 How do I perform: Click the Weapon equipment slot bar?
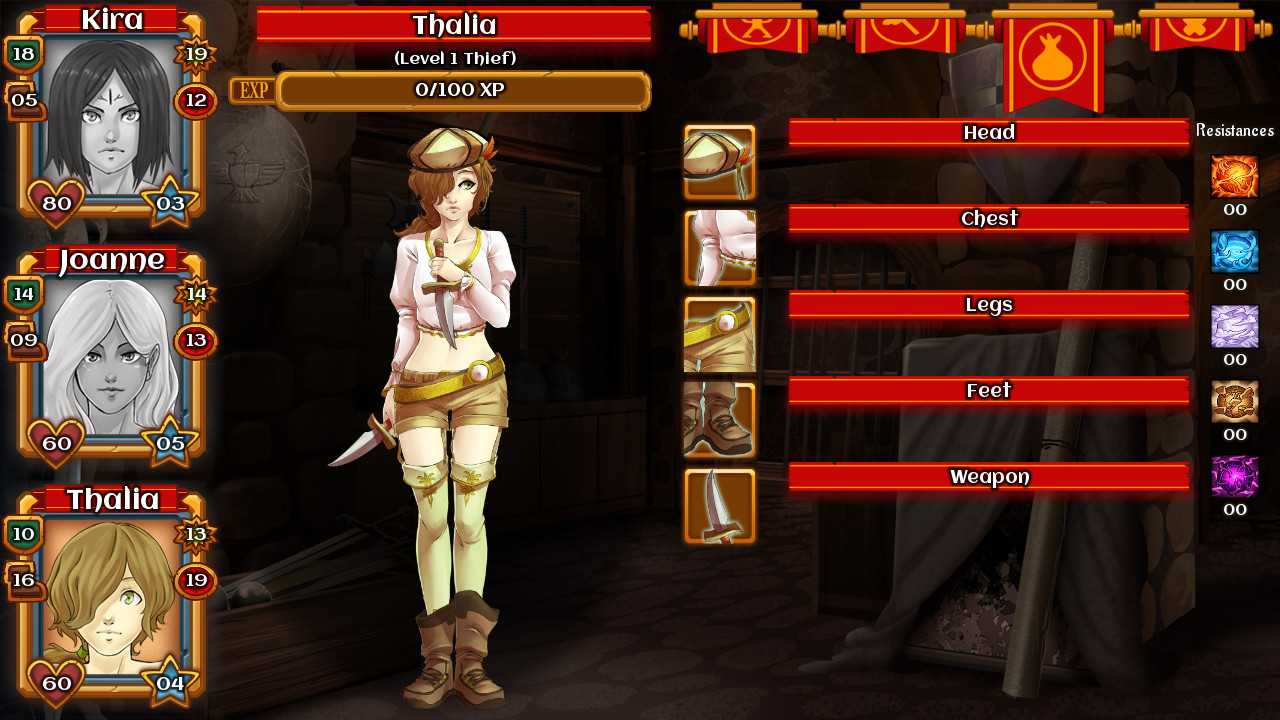[989, 477]
